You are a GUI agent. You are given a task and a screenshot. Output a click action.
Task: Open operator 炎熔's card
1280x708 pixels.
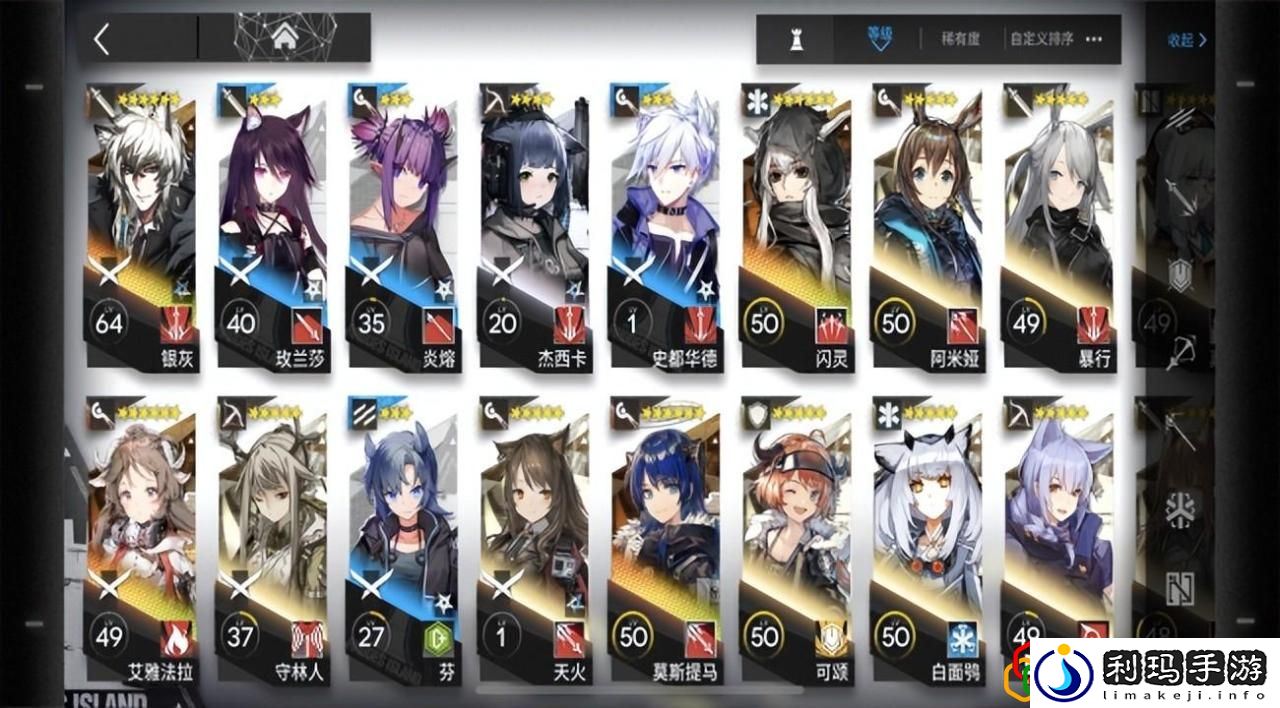403,230
